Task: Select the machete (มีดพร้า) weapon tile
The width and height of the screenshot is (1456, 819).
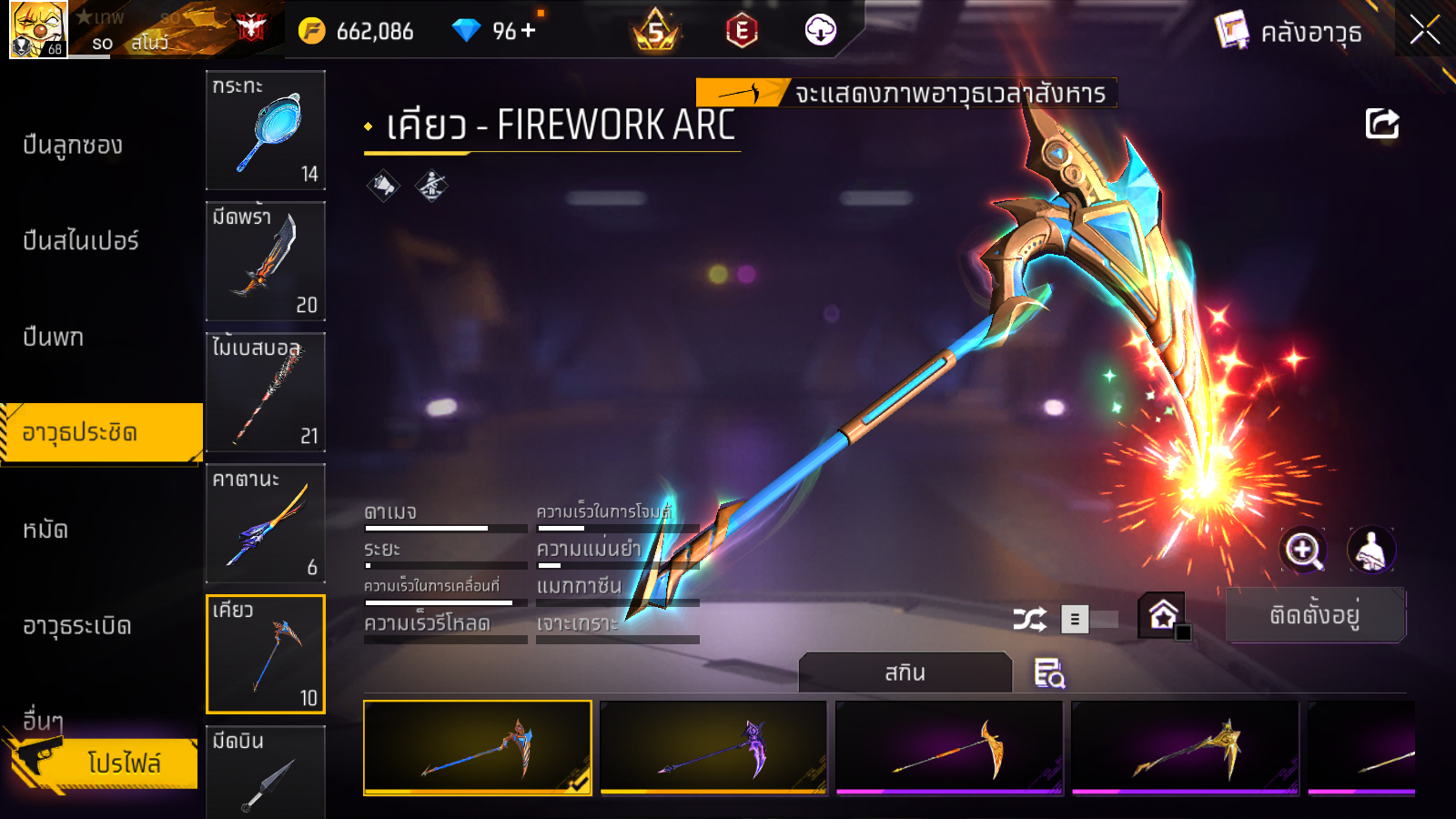Action: [266, 261]
